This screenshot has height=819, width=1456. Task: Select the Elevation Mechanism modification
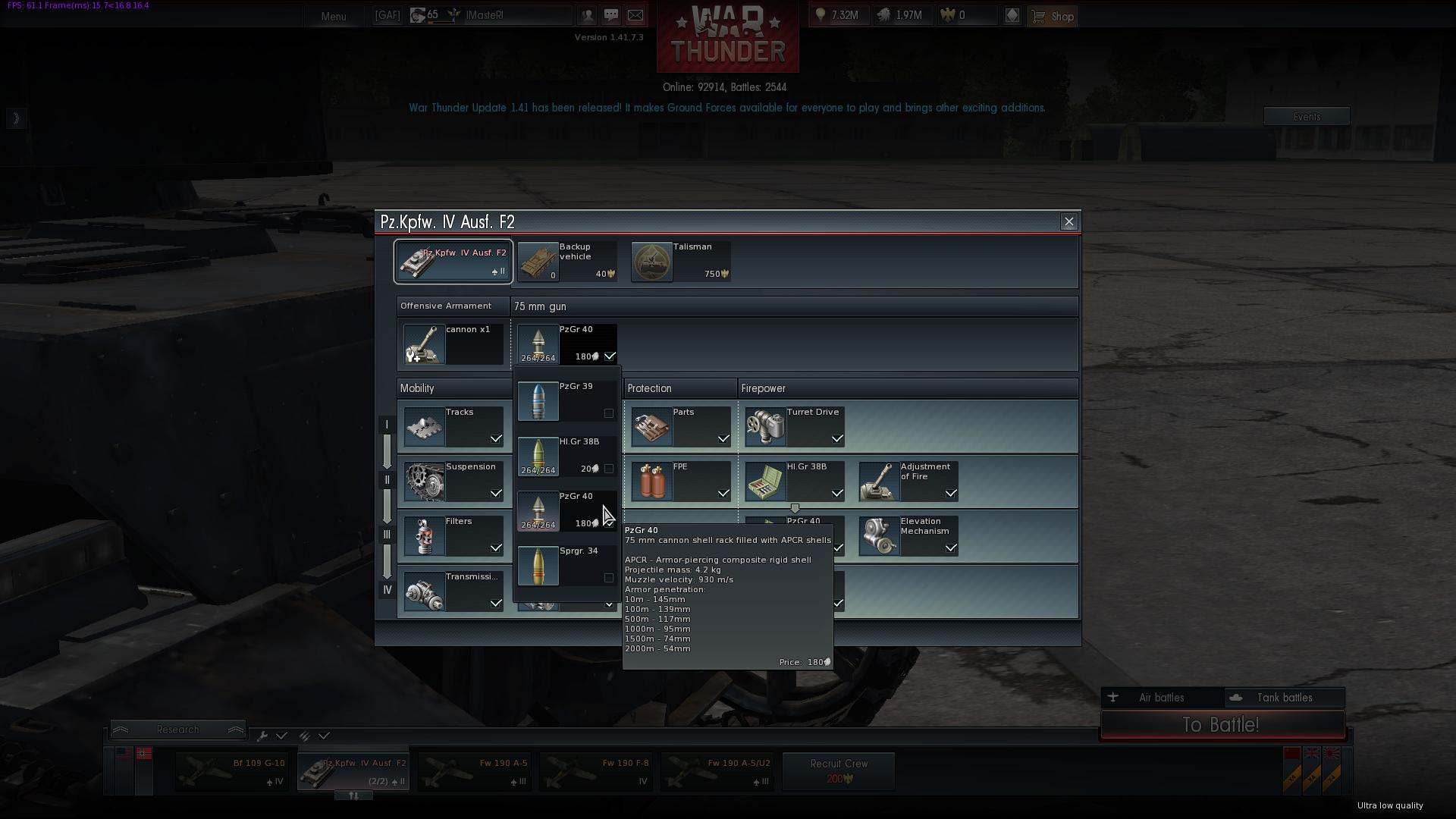tap(908, 535)
